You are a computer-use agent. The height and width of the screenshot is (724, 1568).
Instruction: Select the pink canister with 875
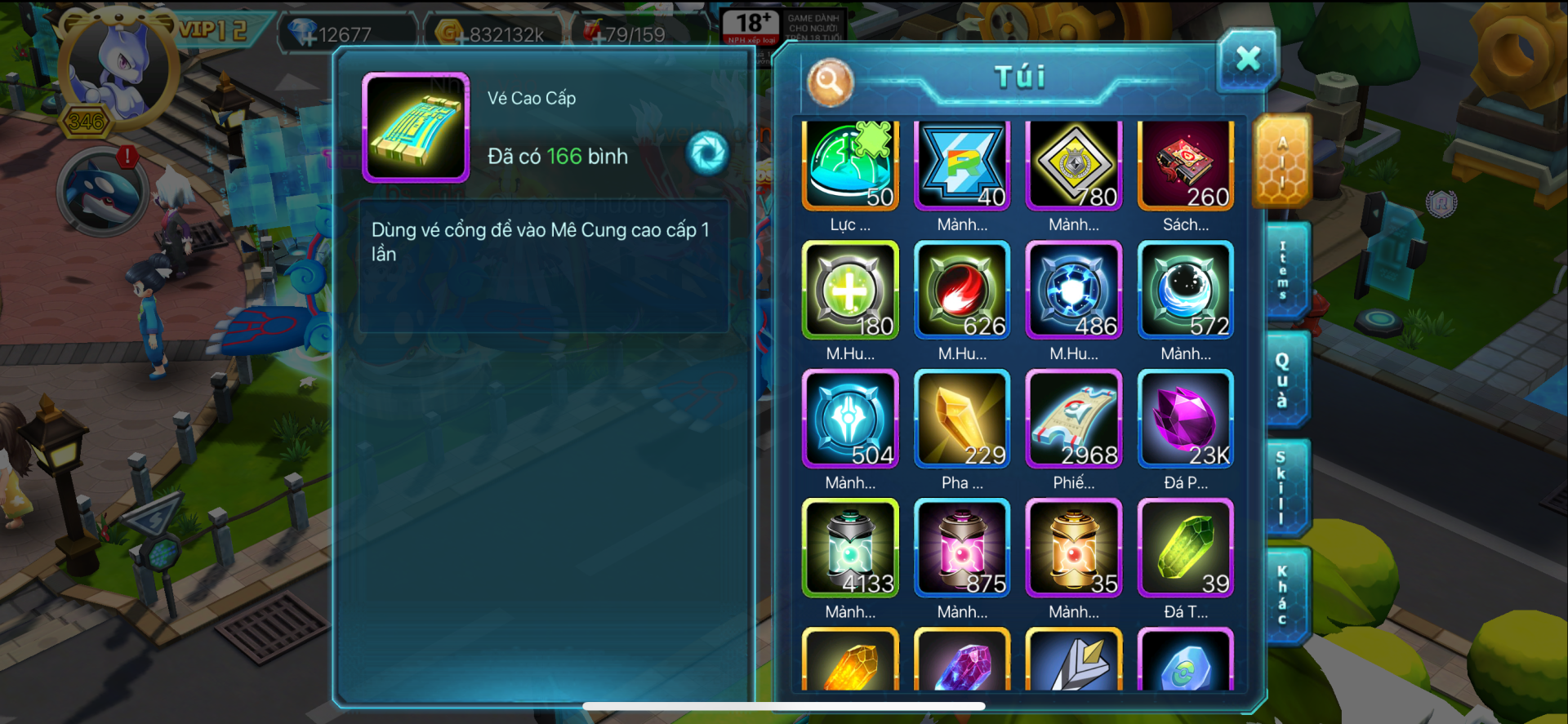point(962,548)
